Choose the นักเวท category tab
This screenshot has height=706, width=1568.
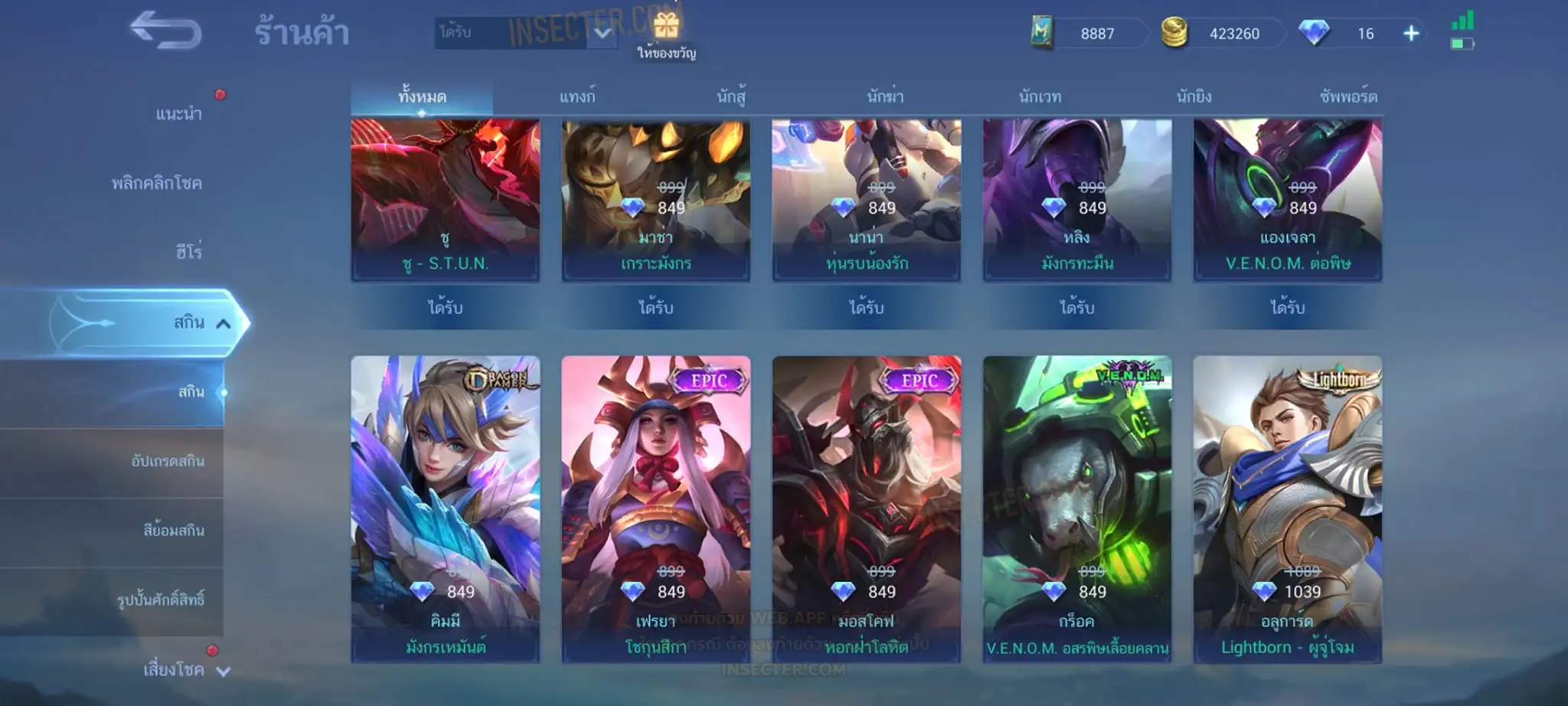(1040, 97)
